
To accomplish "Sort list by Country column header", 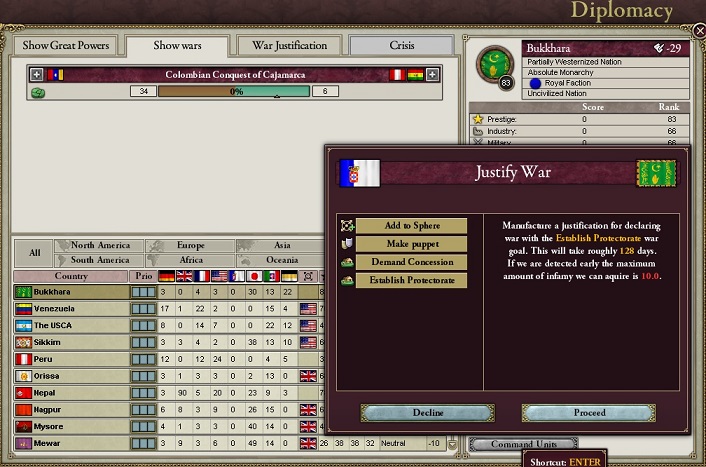I will coord(70,276).
